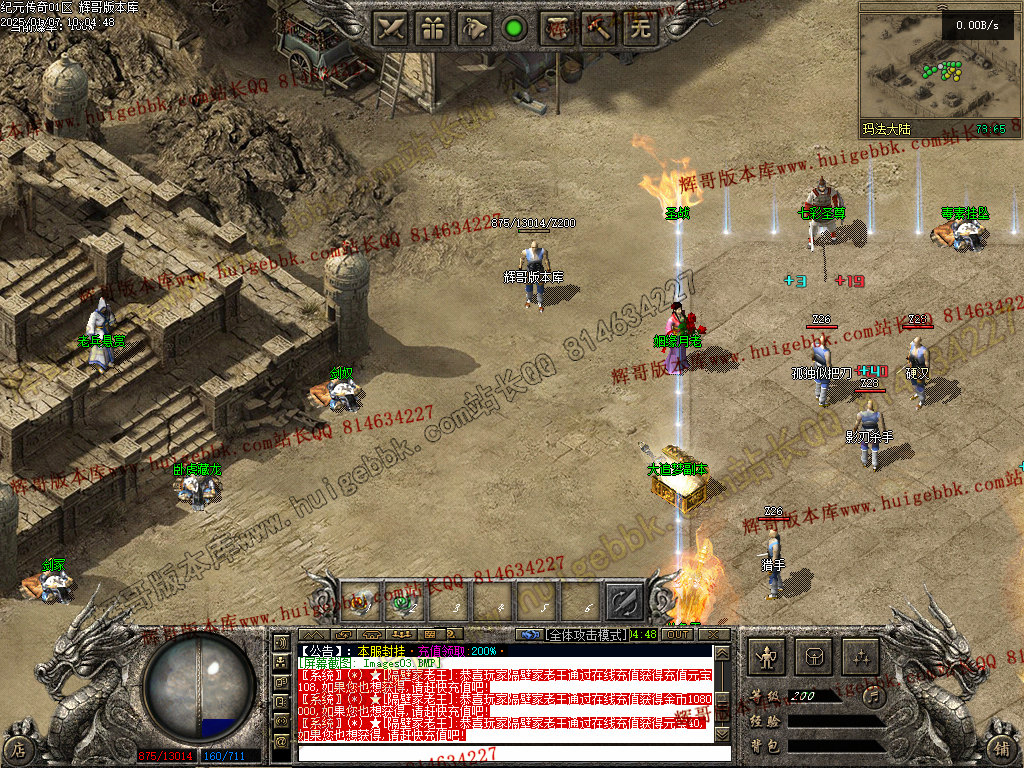Use the item in hotbar slot 1
1024x768 pixels.
361,601
